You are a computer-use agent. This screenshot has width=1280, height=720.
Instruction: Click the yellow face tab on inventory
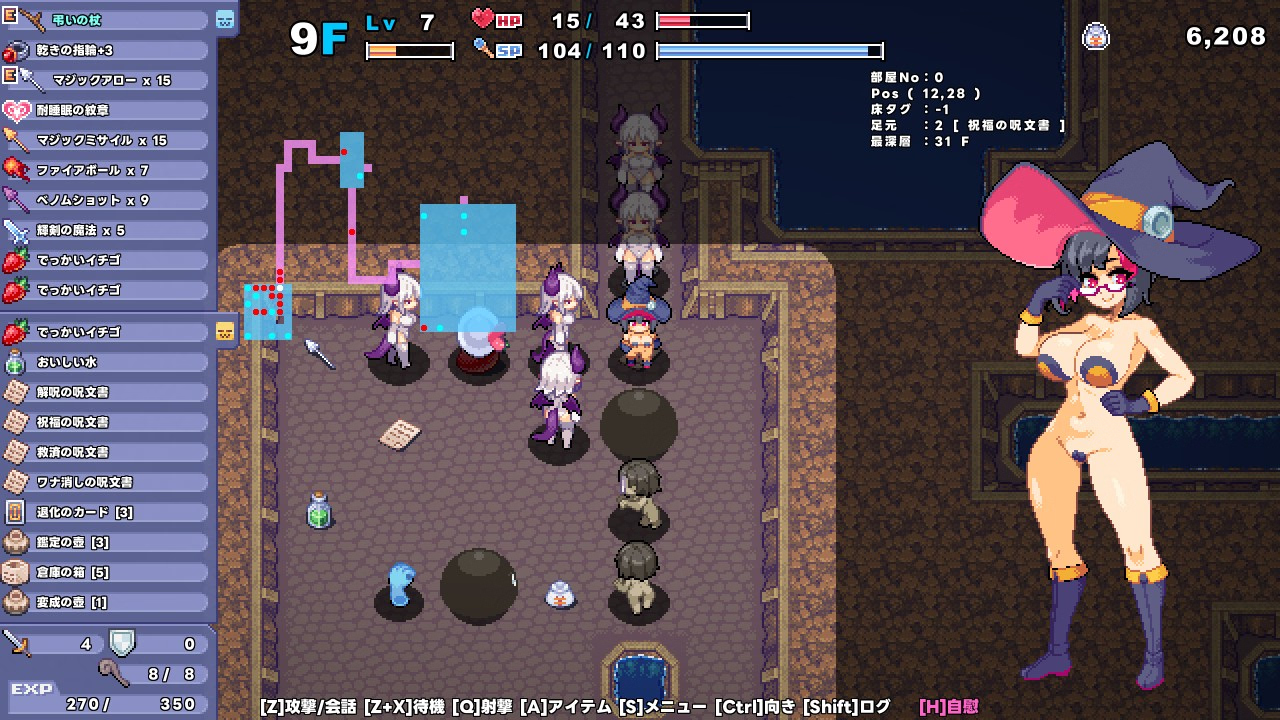(225, 331)
